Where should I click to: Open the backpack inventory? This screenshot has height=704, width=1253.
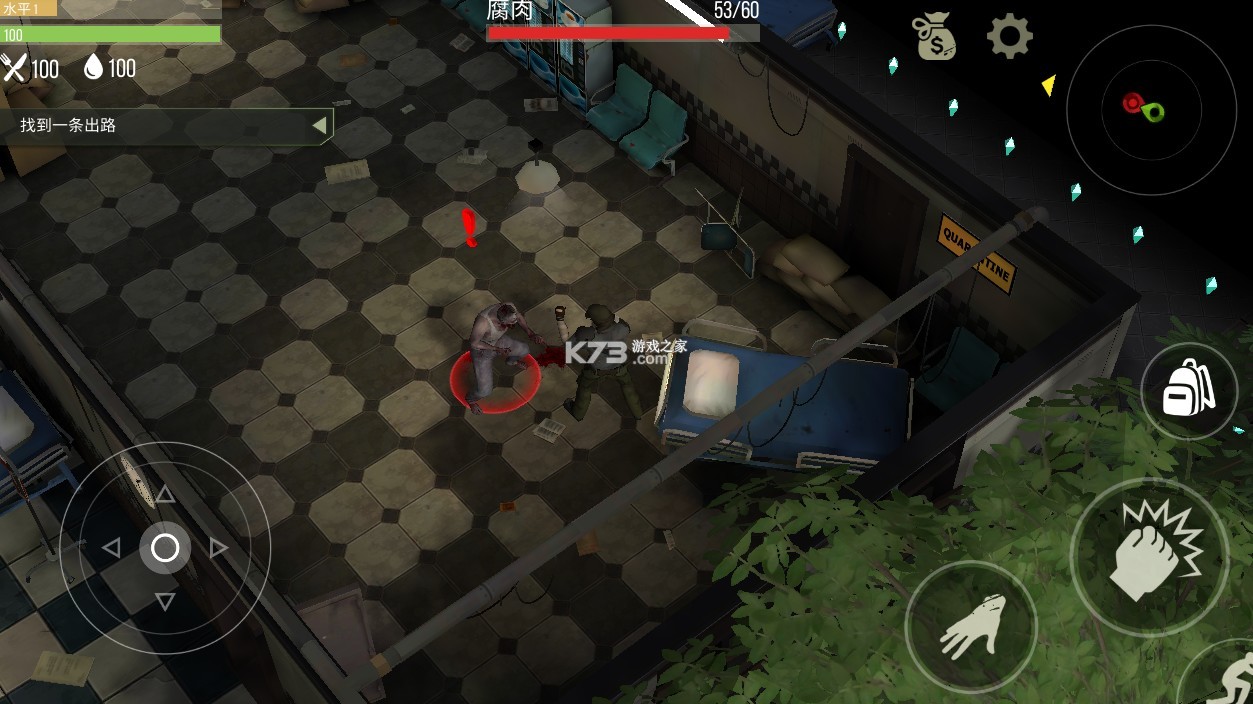(x=1189, y=389)
